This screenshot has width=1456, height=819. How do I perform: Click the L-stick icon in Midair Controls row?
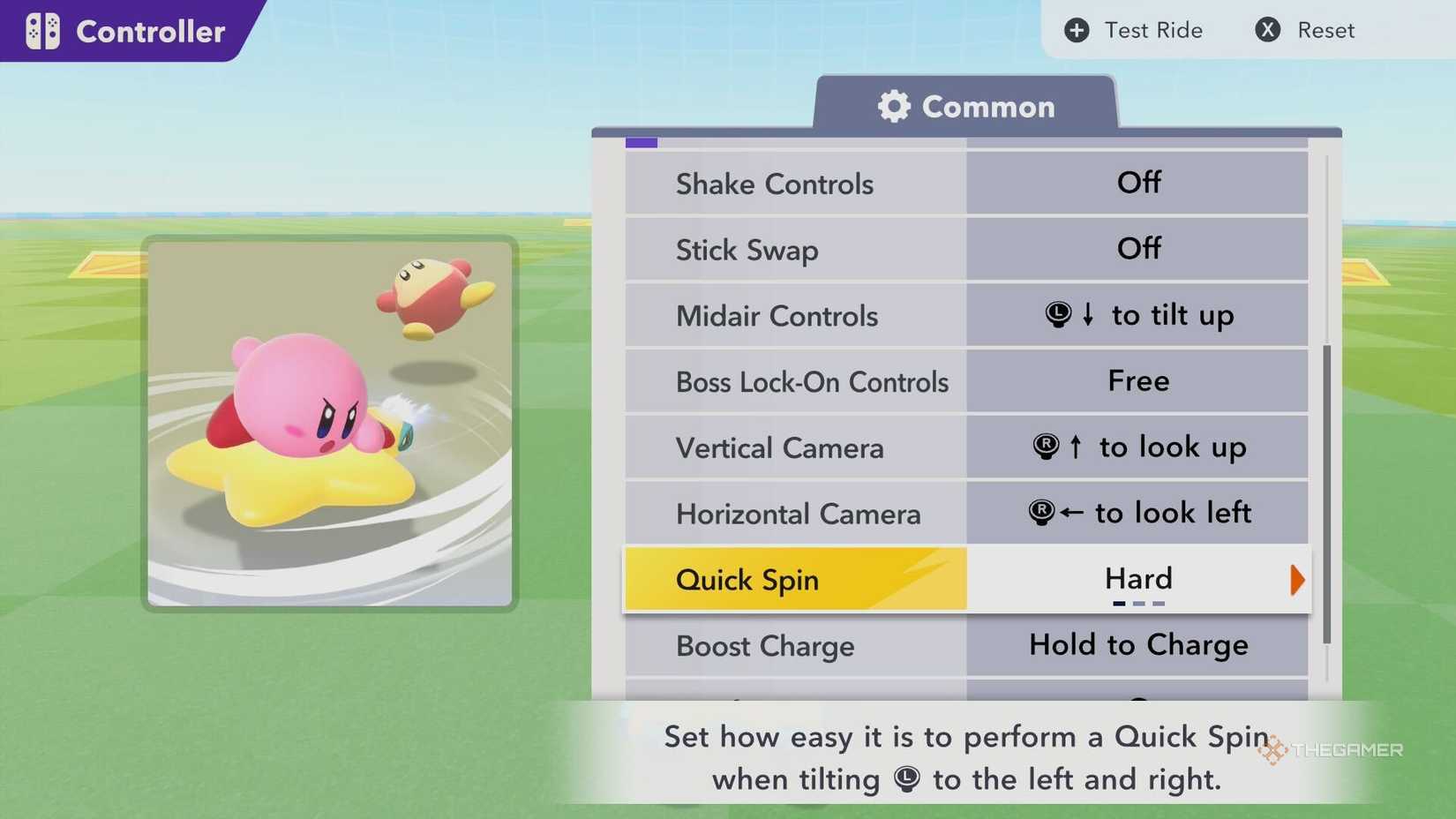click(x=1059, y=315)
